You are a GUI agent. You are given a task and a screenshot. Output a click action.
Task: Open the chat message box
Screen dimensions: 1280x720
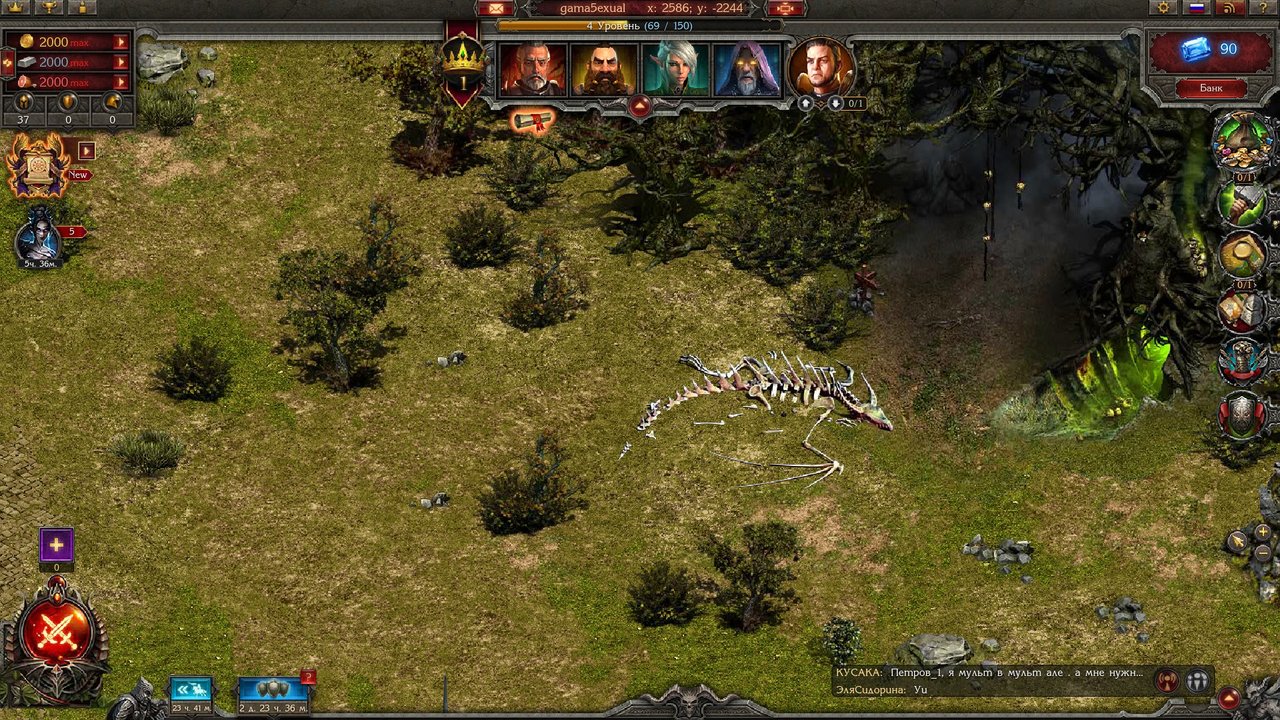[990, 680]
